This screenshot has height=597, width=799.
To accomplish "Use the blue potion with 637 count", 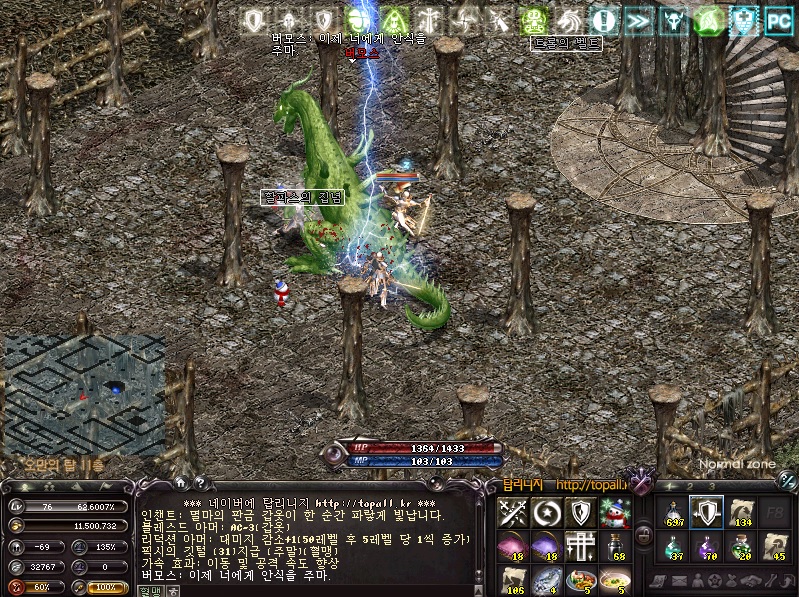I will pyautogui.click(x=673, y=514).
